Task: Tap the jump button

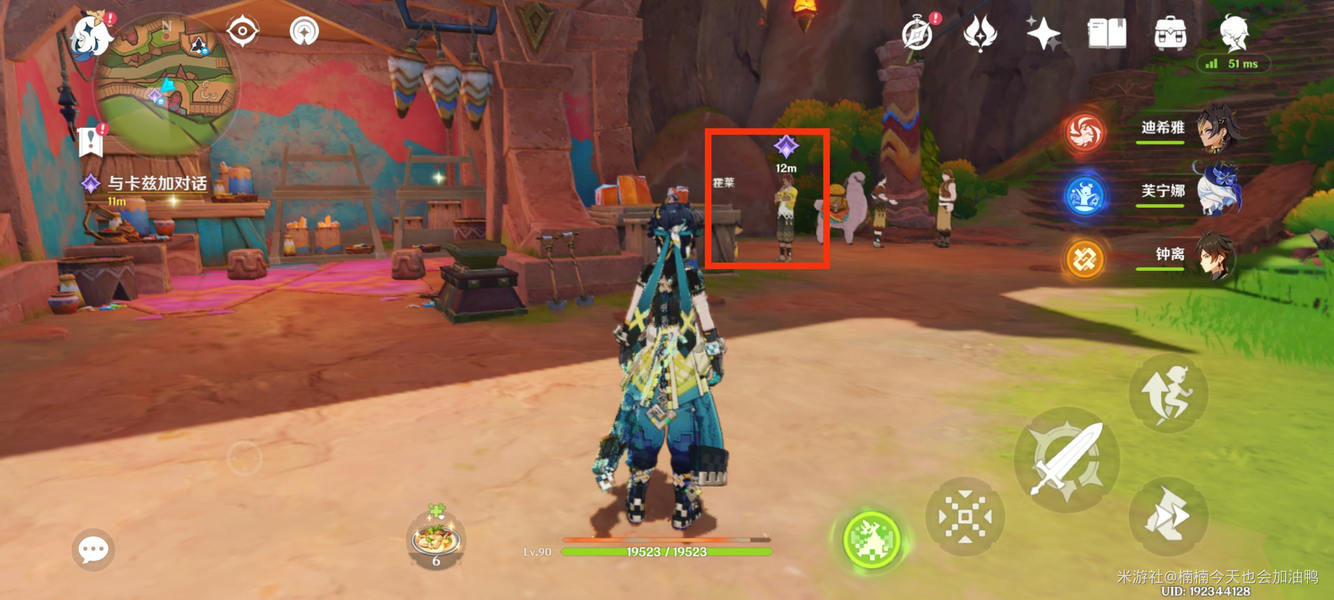Action: (1168, 393)
